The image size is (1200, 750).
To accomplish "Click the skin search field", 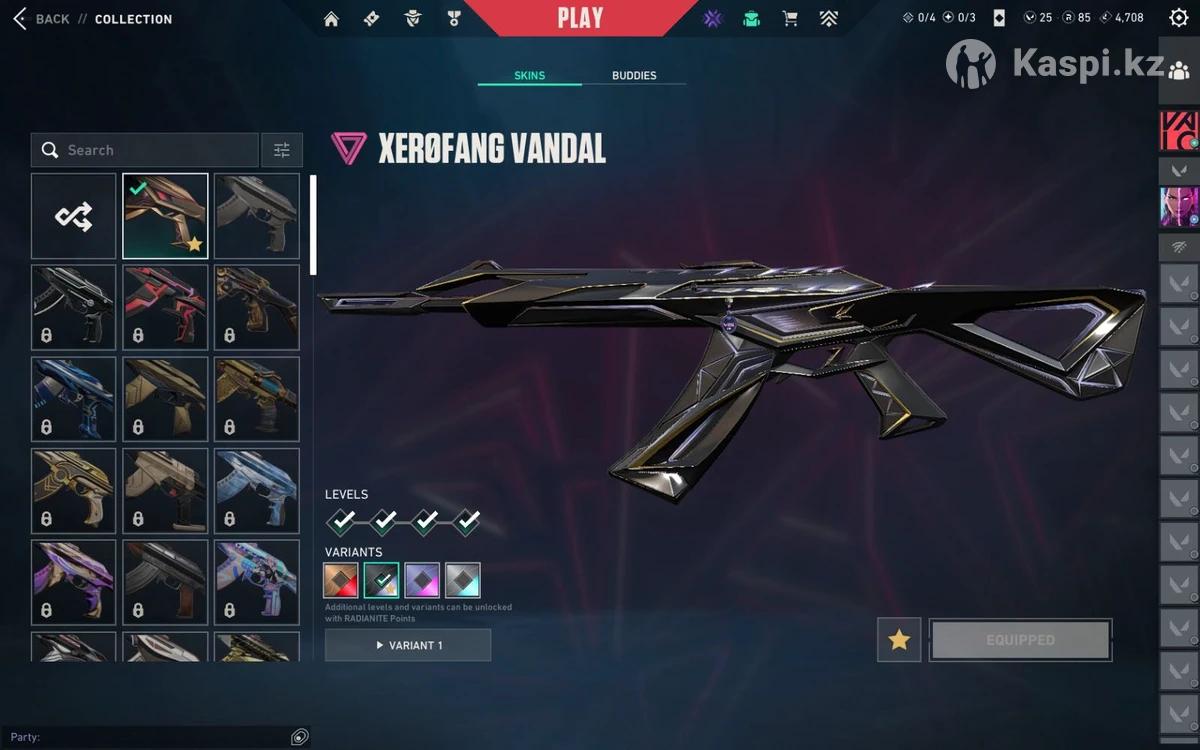I will (x=145, y=150).
